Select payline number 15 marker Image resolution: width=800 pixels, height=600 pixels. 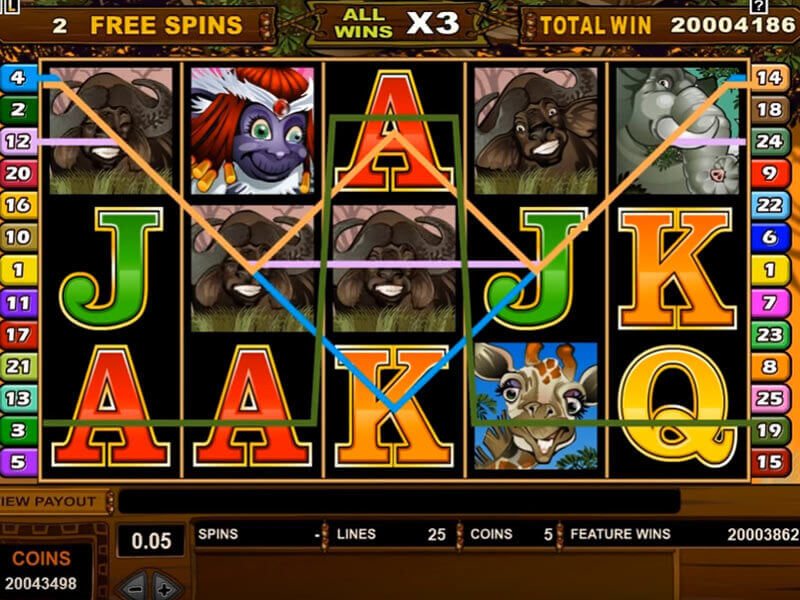point(768,462)
